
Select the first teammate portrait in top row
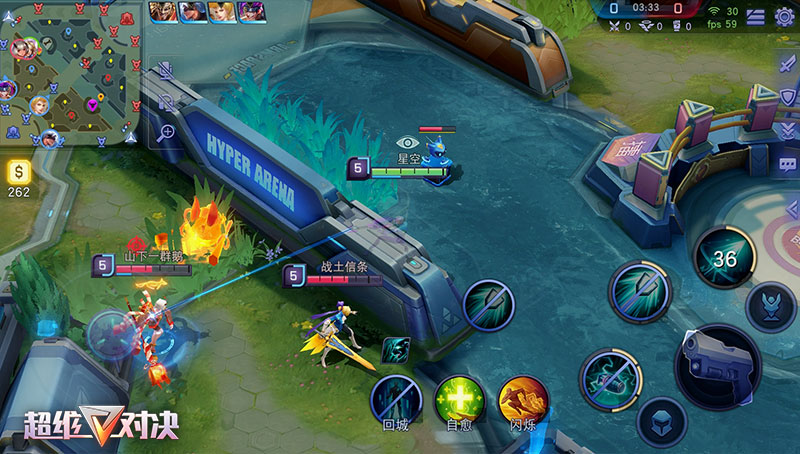(163, 12)
